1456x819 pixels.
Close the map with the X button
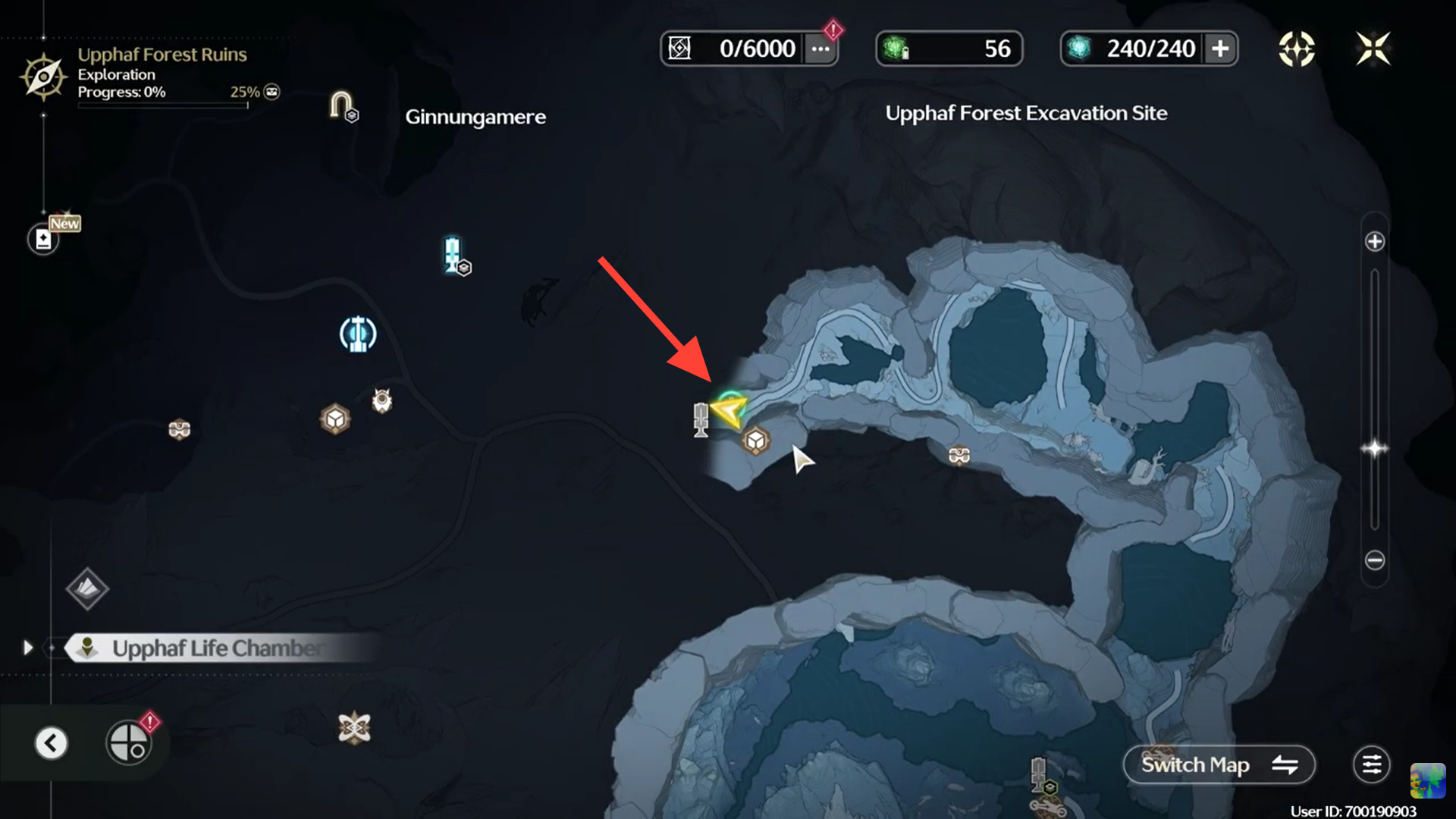point(1373,49)
